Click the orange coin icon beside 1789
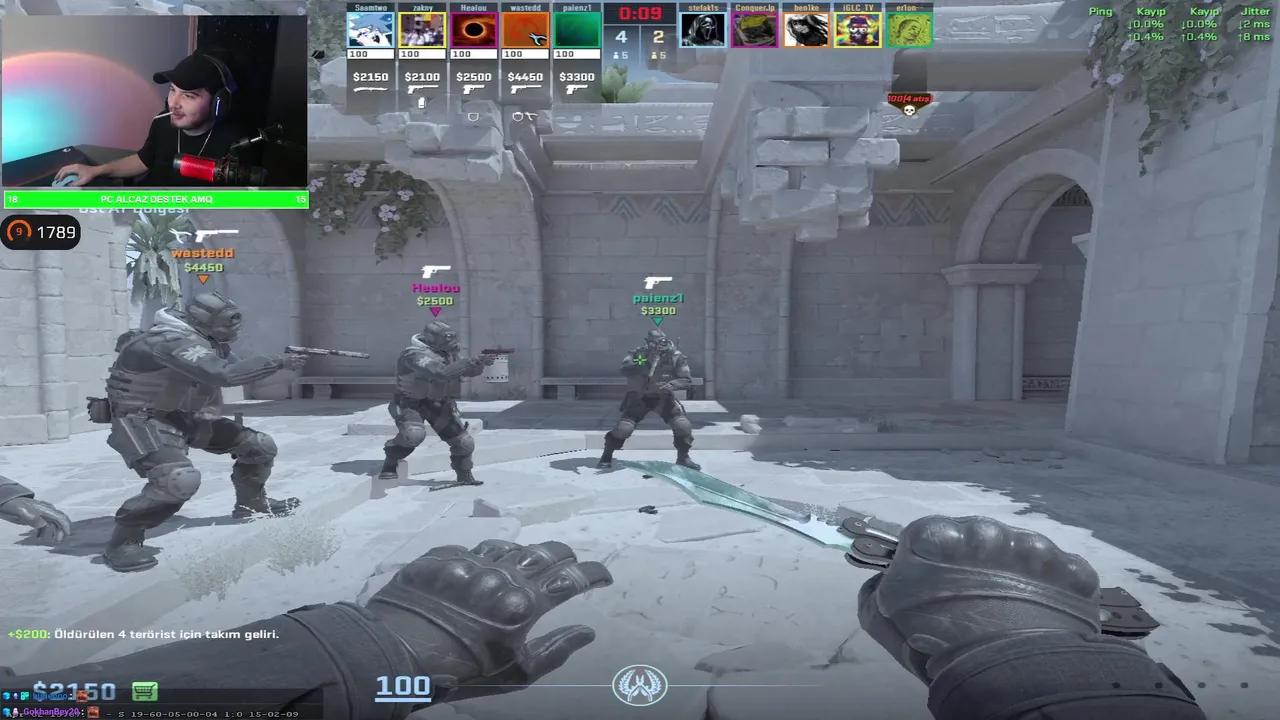This screenshot has width=1280, height=720. 18,232
